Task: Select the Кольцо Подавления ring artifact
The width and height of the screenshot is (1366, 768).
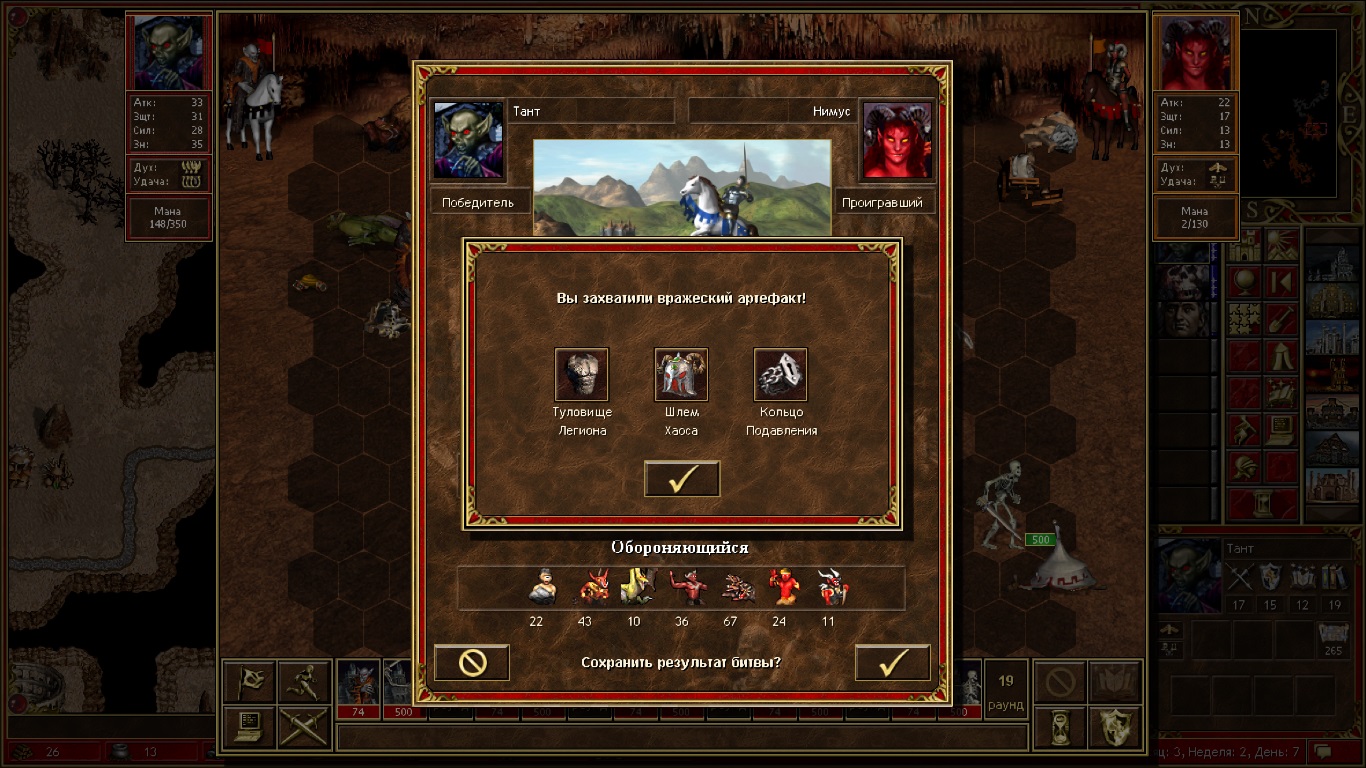Action: (780, 375)
